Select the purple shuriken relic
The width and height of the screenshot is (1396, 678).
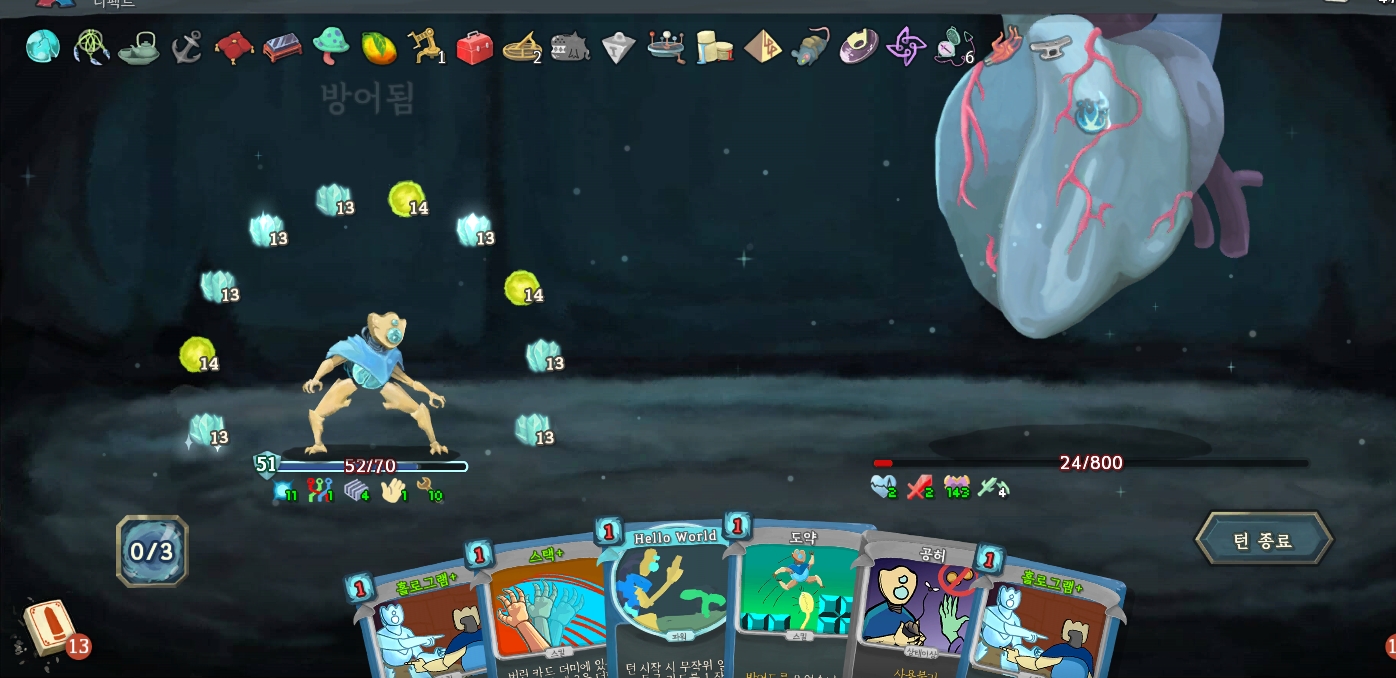(x=906, y=47)
